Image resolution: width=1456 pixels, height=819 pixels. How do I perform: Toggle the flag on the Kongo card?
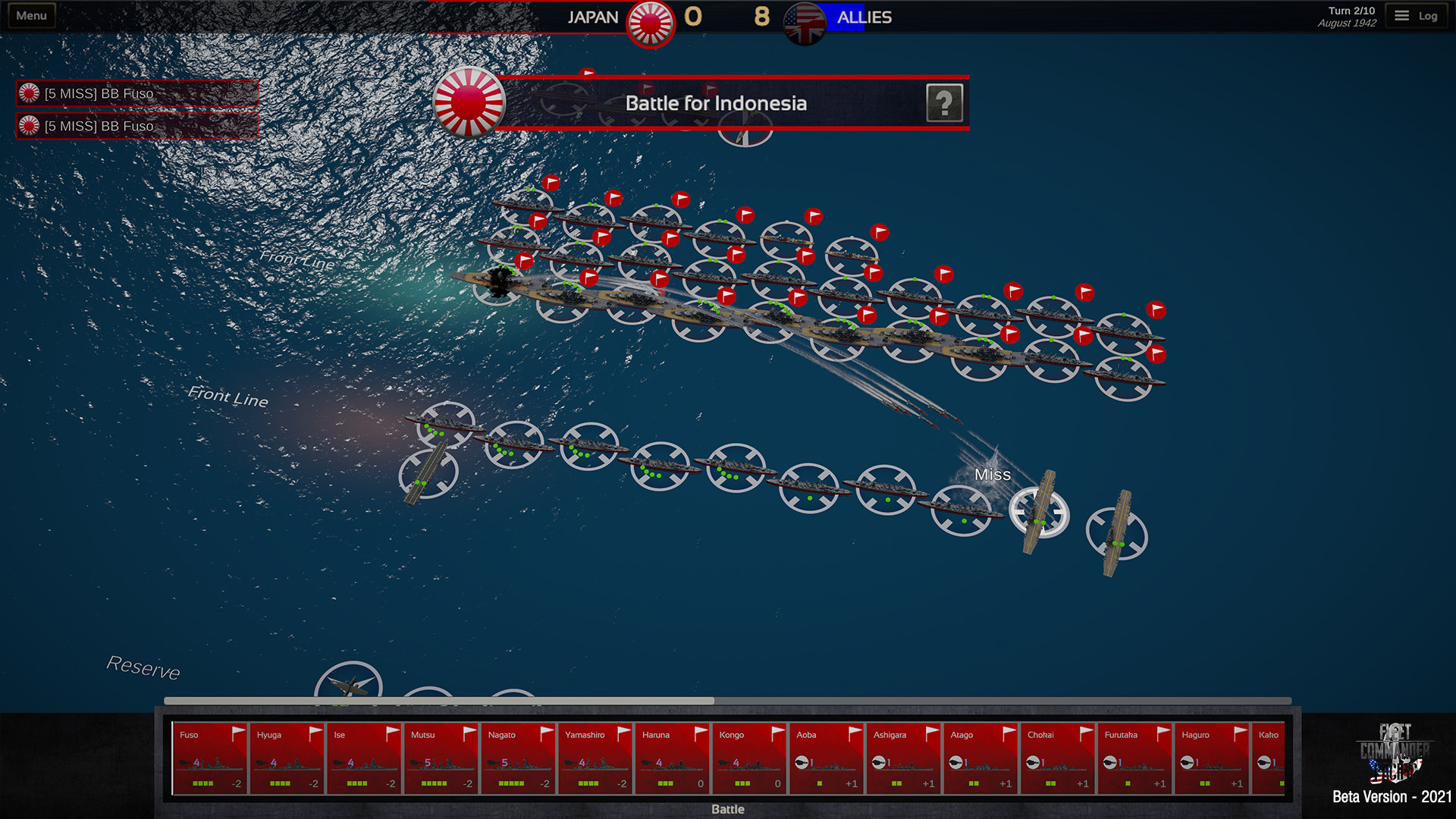click(777, 732)
